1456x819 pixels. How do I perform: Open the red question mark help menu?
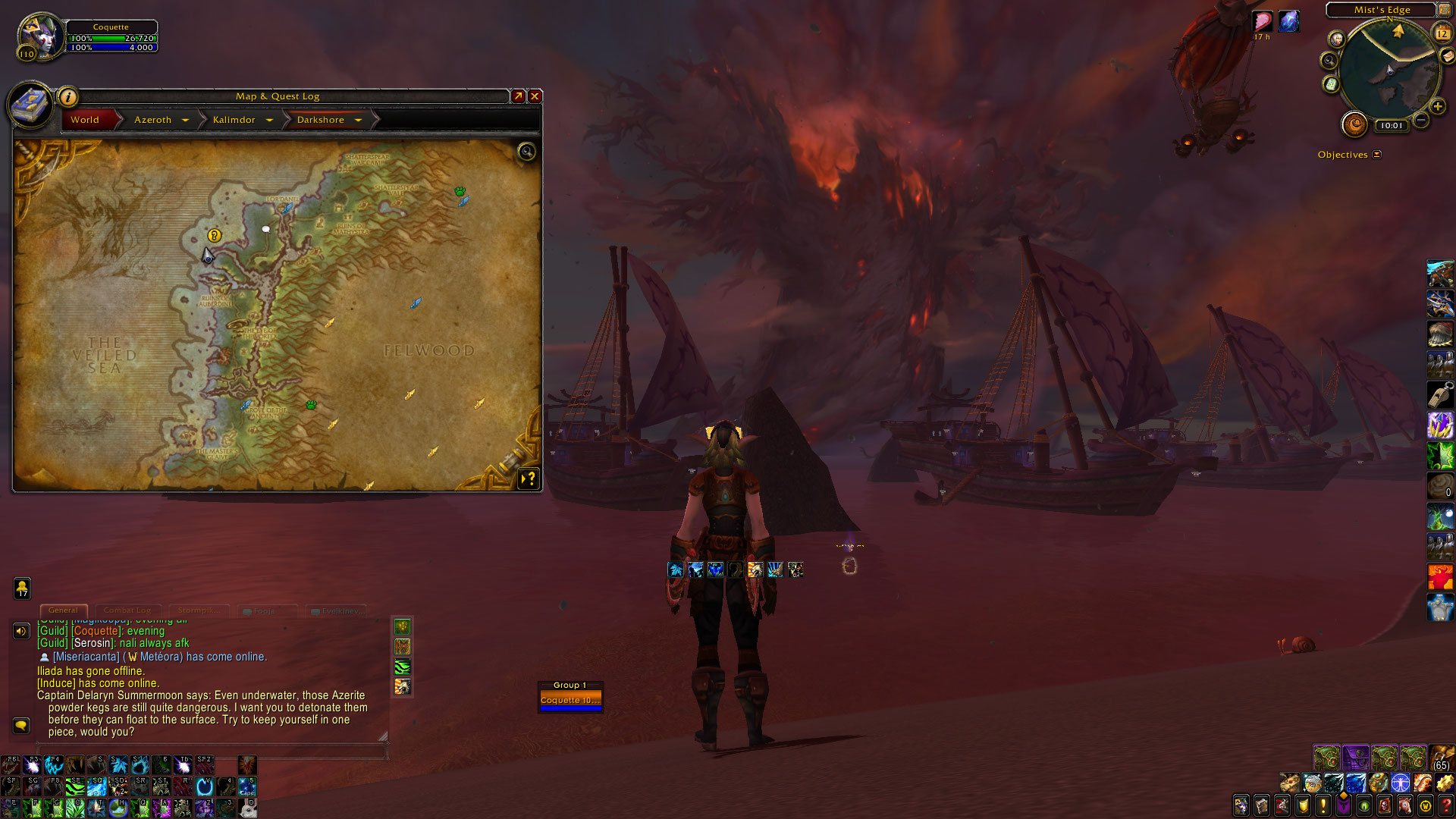pyautogui.click(x=1445, y=805)
